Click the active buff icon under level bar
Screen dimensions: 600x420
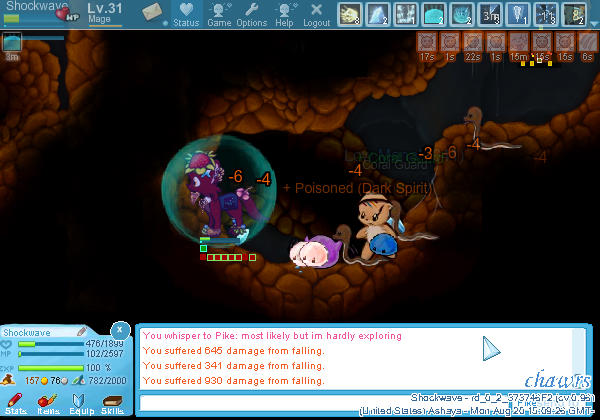pyautogui.click(x=12, y=43)
